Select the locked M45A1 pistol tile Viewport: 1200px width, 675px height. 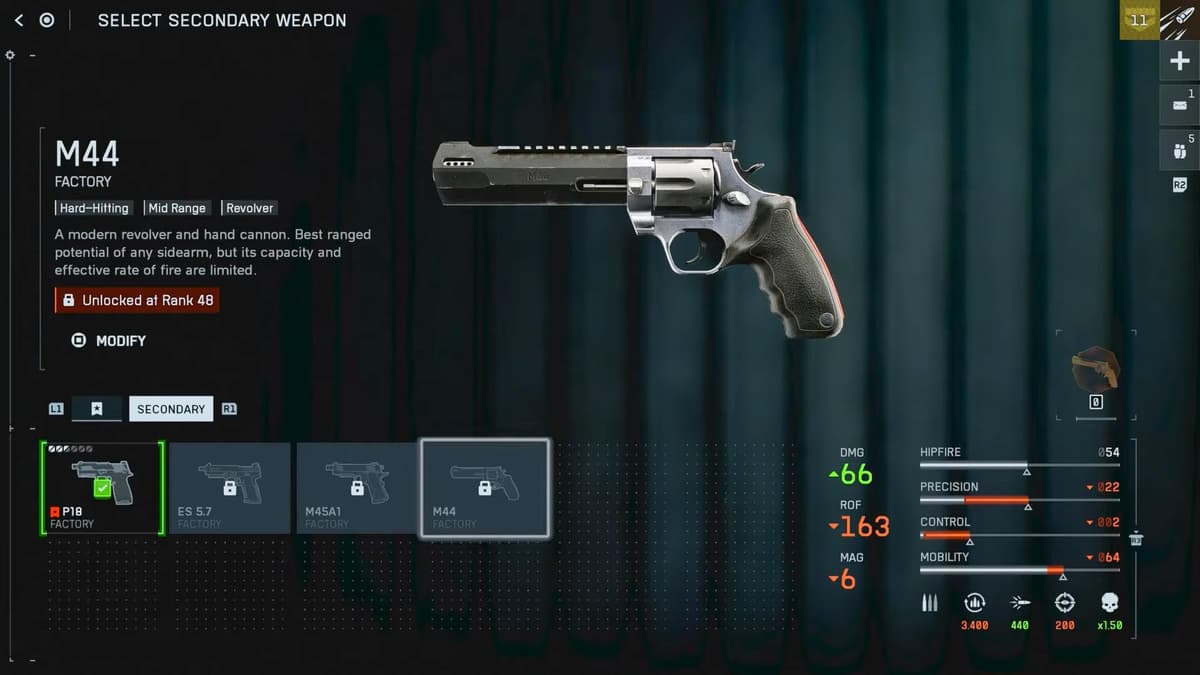(x=357, y=489)
